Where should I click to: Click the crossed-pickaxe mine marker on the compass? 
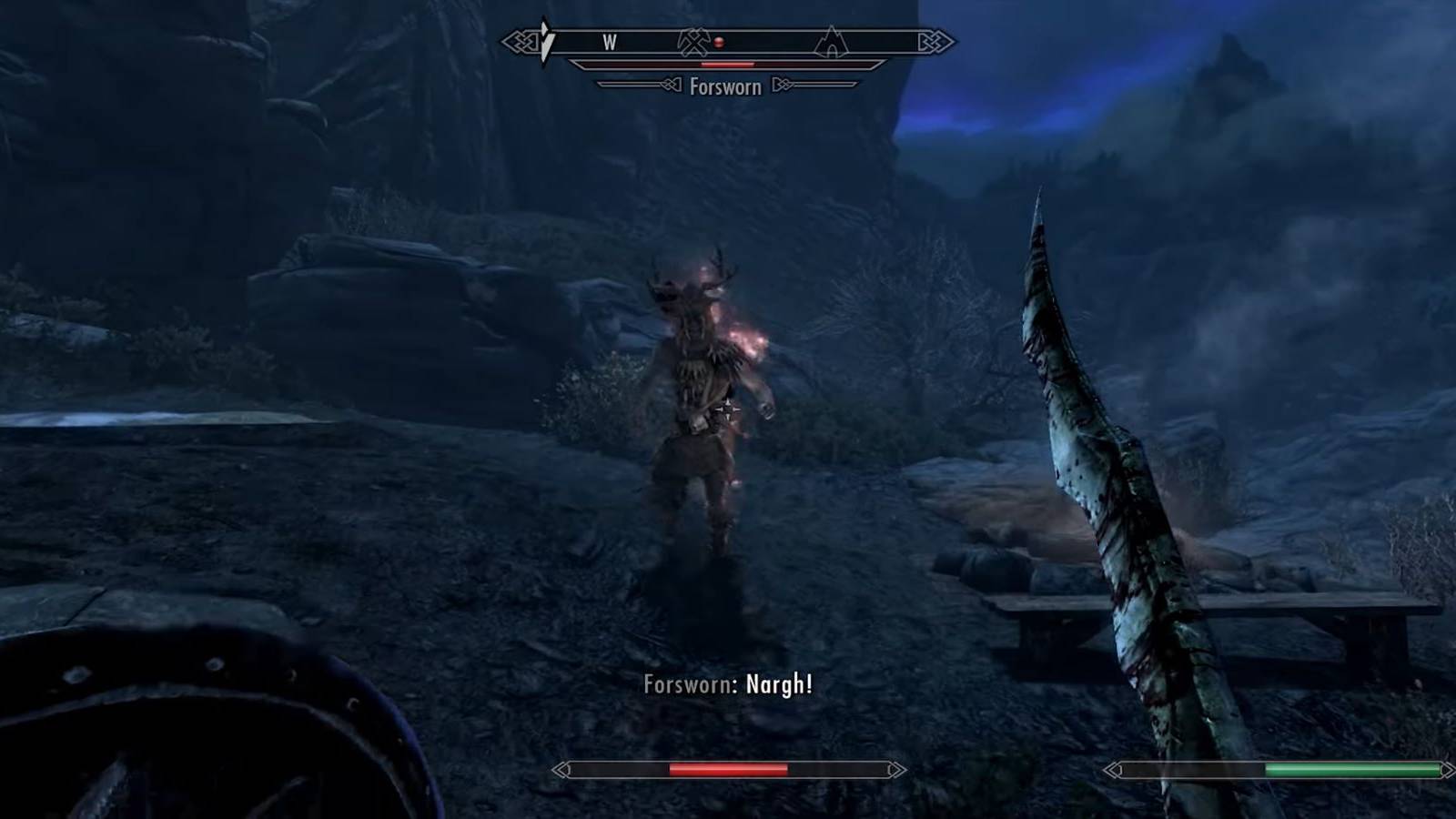point(693,42)
